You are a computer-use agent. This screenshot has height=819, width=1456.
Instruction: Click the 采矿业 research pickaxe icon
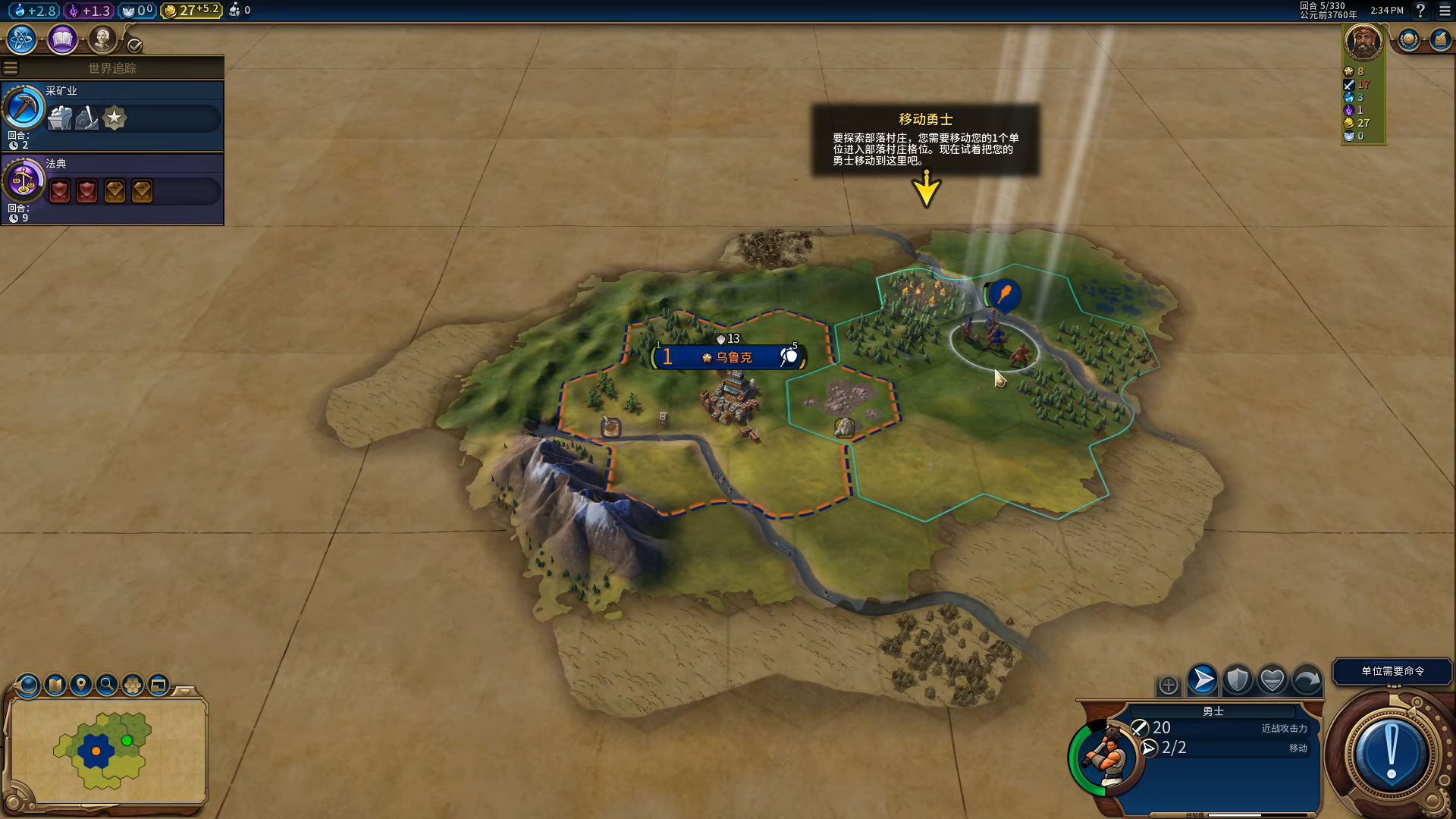pos(24,108)
